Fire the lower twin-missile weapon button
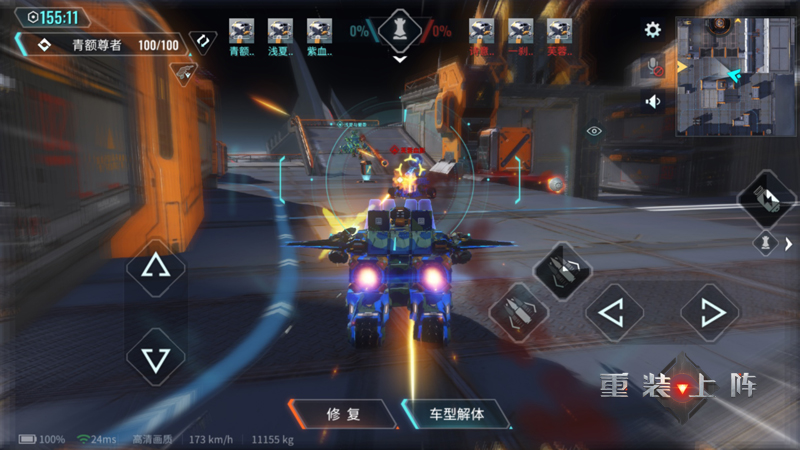 click(x=517, y=311)
